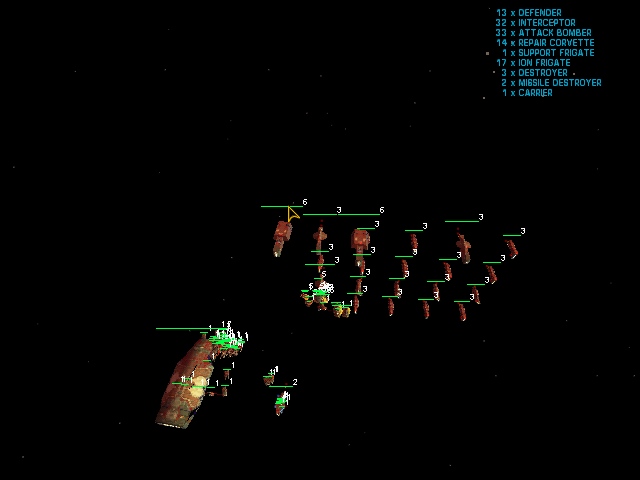This screenshot has width=640, height=480.
Task: Select the Repair Corvette list entry
Action: click(544, 43)
